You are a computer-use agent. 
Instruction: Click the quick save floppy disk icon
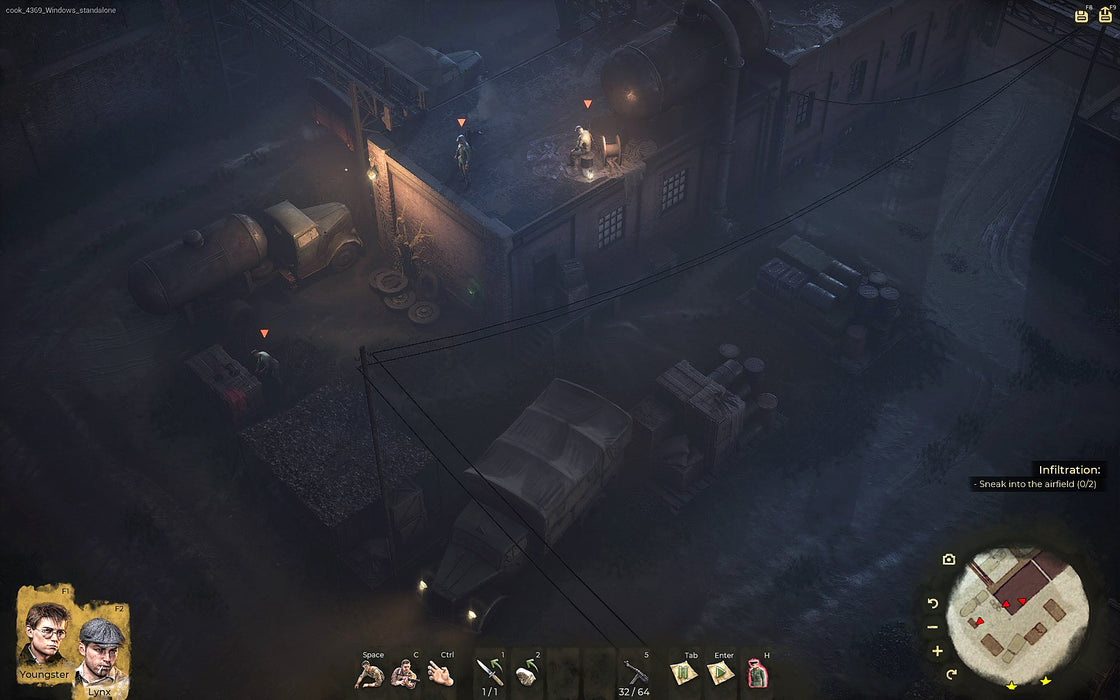1081,15
